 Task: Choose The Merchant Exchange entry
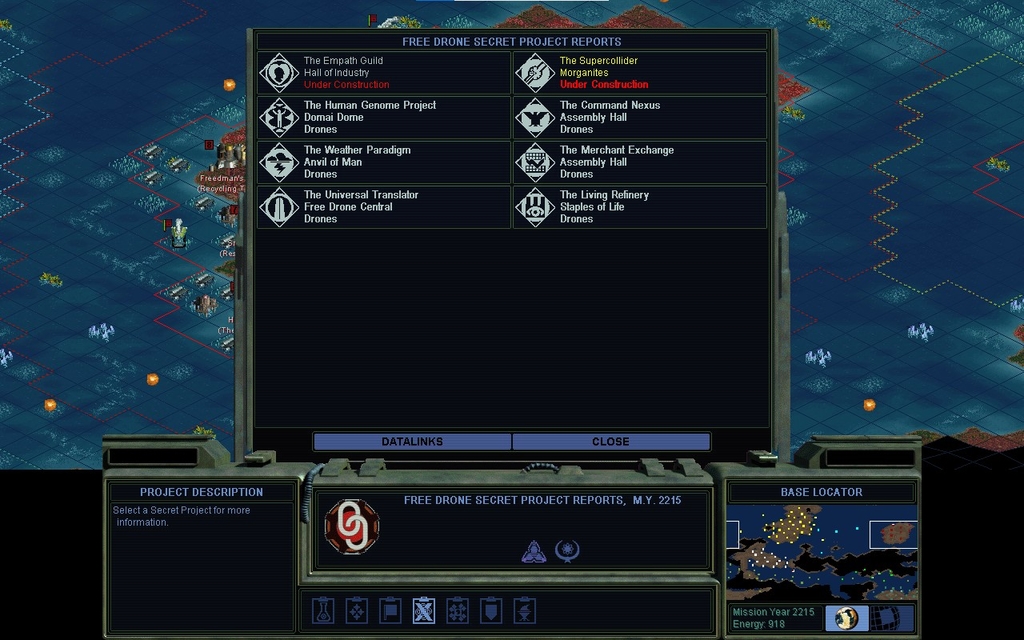(640, 162)
